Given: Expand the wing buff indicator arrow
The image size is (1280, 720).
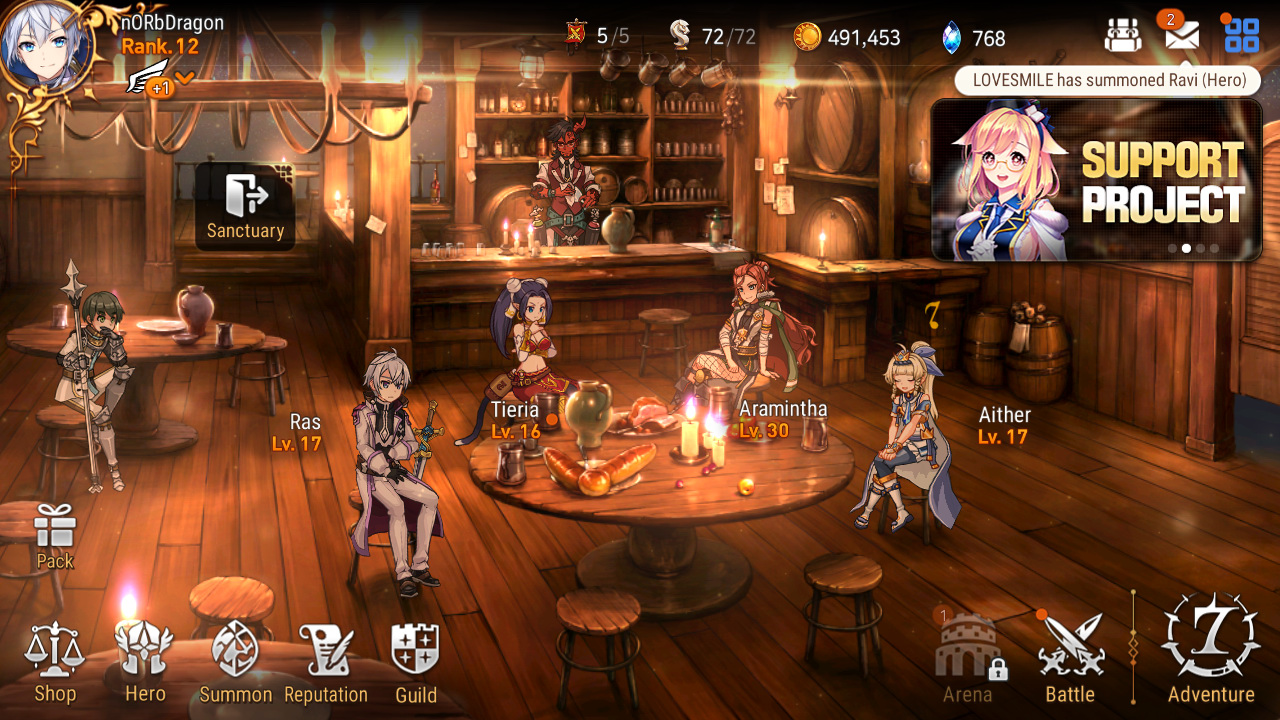Looking at the screenshot, I should click(185, 78).
